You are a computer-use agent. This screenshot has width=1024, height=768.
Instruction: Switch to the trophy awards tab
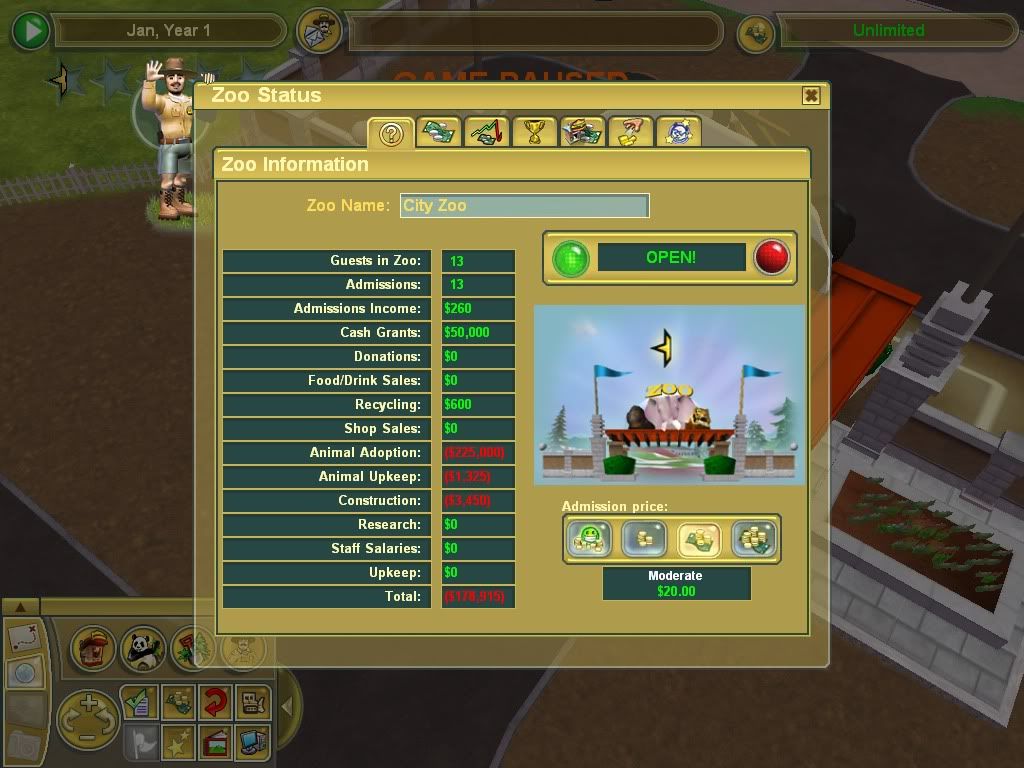[534, 132]
